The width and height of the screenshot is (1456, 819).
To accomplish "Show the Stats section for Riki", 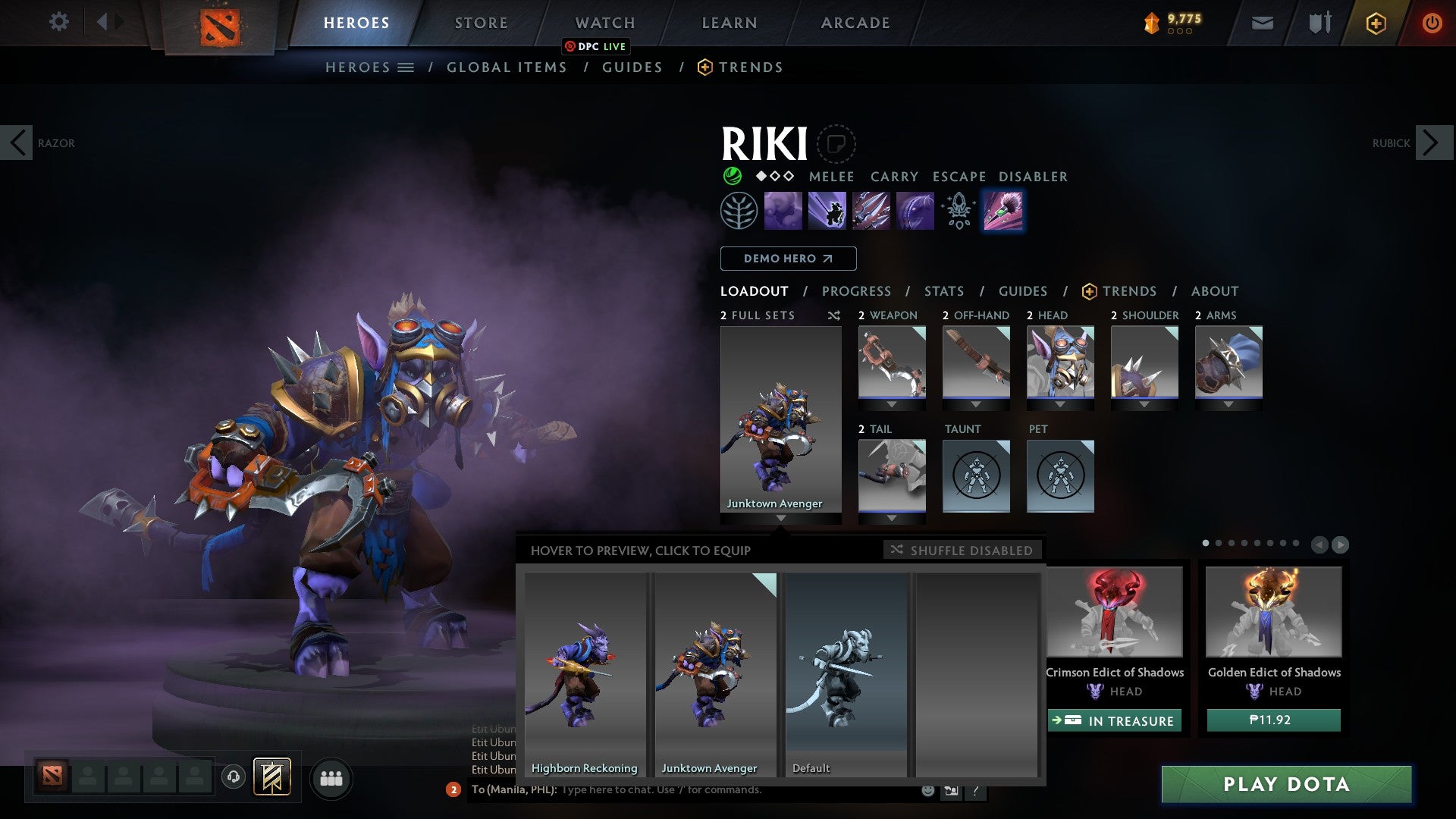I will [x=943, y=291].
